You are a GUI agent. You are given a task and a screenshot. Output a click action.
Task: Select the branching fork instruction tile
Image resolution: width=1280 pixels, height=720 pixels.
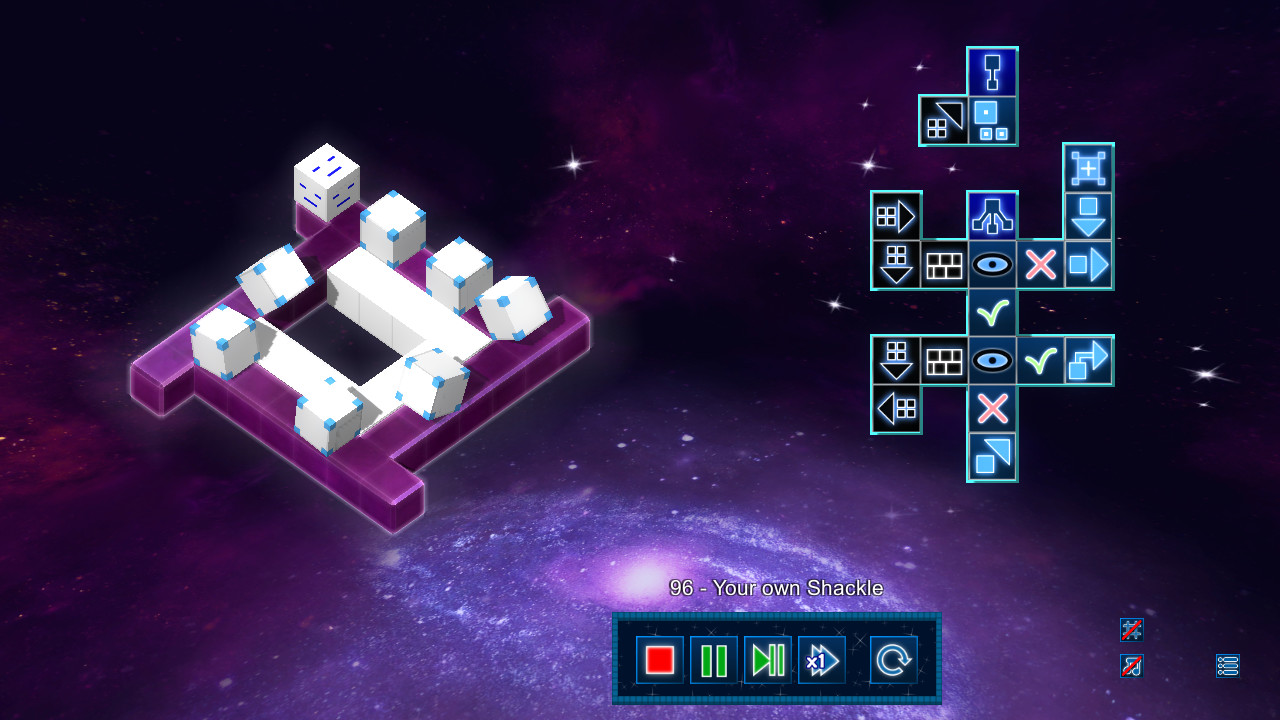coord(992,216)
